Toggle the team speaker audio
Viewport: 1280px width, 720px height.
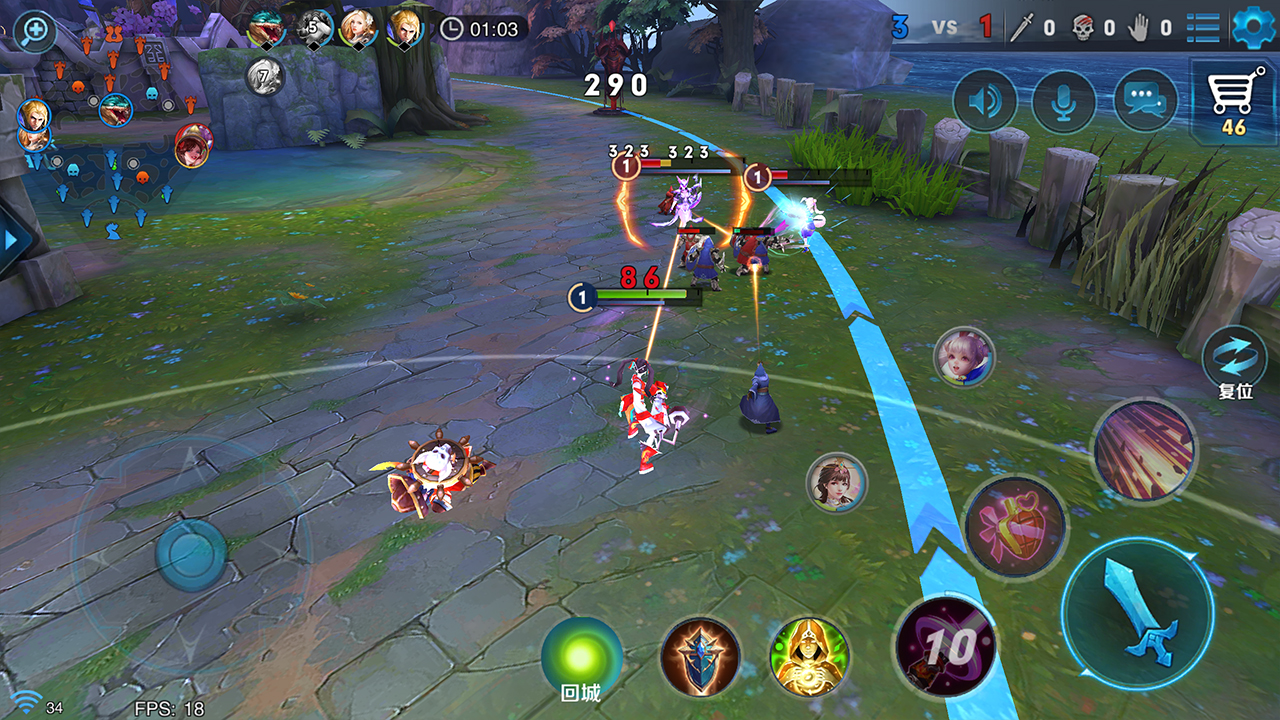tap(985, 101)
